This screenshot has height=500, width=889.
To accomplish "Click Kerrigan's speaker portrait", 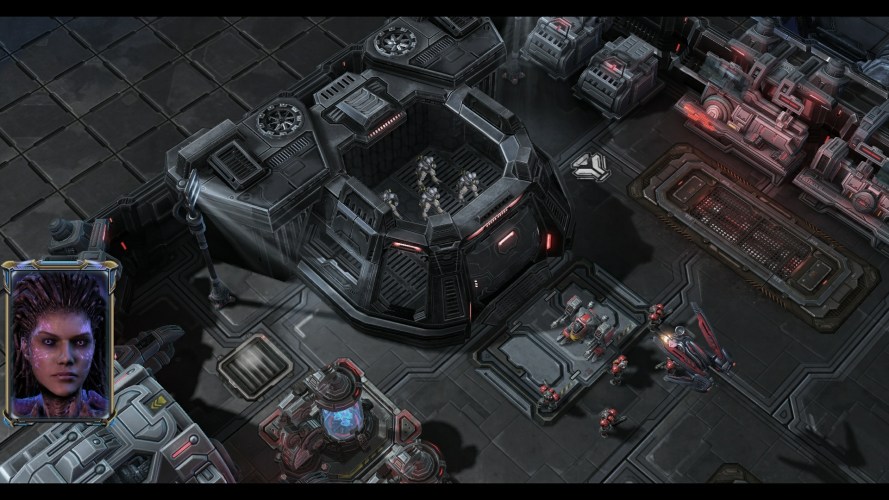I will (60, 342).
